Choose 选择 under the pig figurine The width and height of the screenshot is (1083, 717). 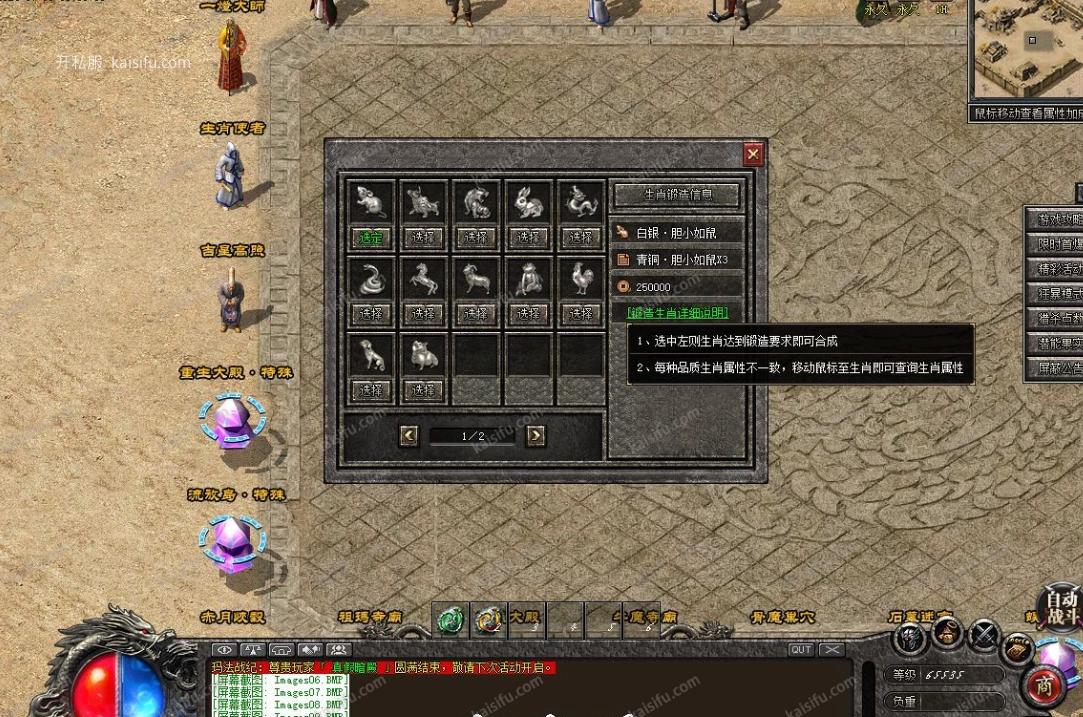[423, 389]
